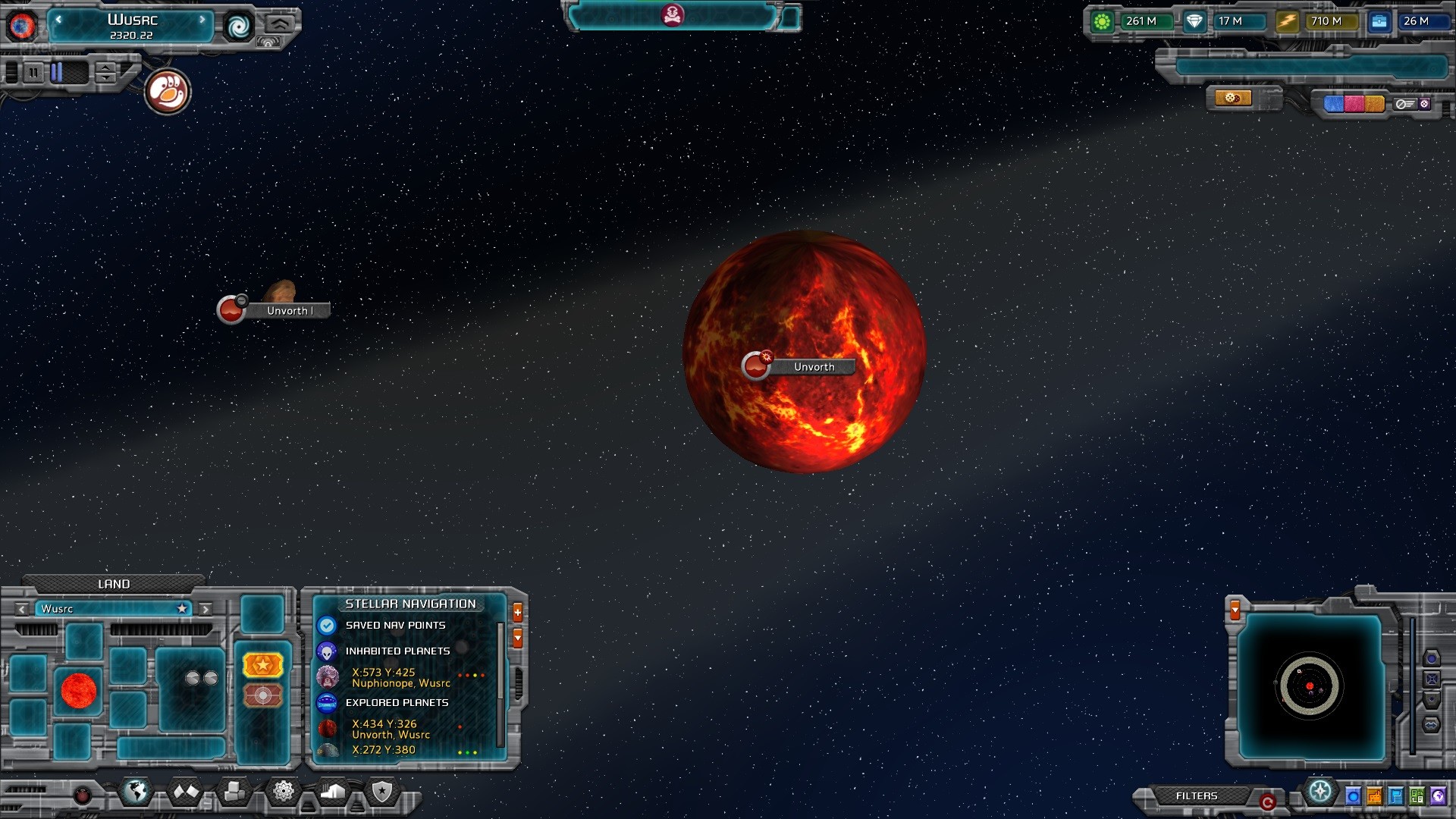Select the Unvorth I moon label
This screenshot has height=819, width=1456.
(x=289, y=311)
